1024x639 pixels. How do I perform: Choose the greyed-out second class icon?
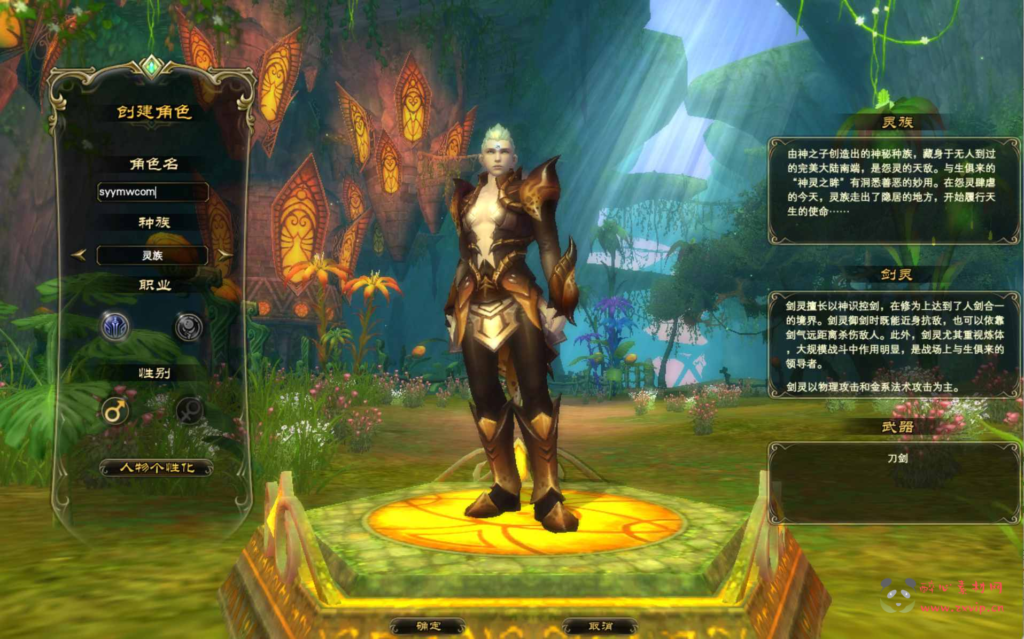189,326
